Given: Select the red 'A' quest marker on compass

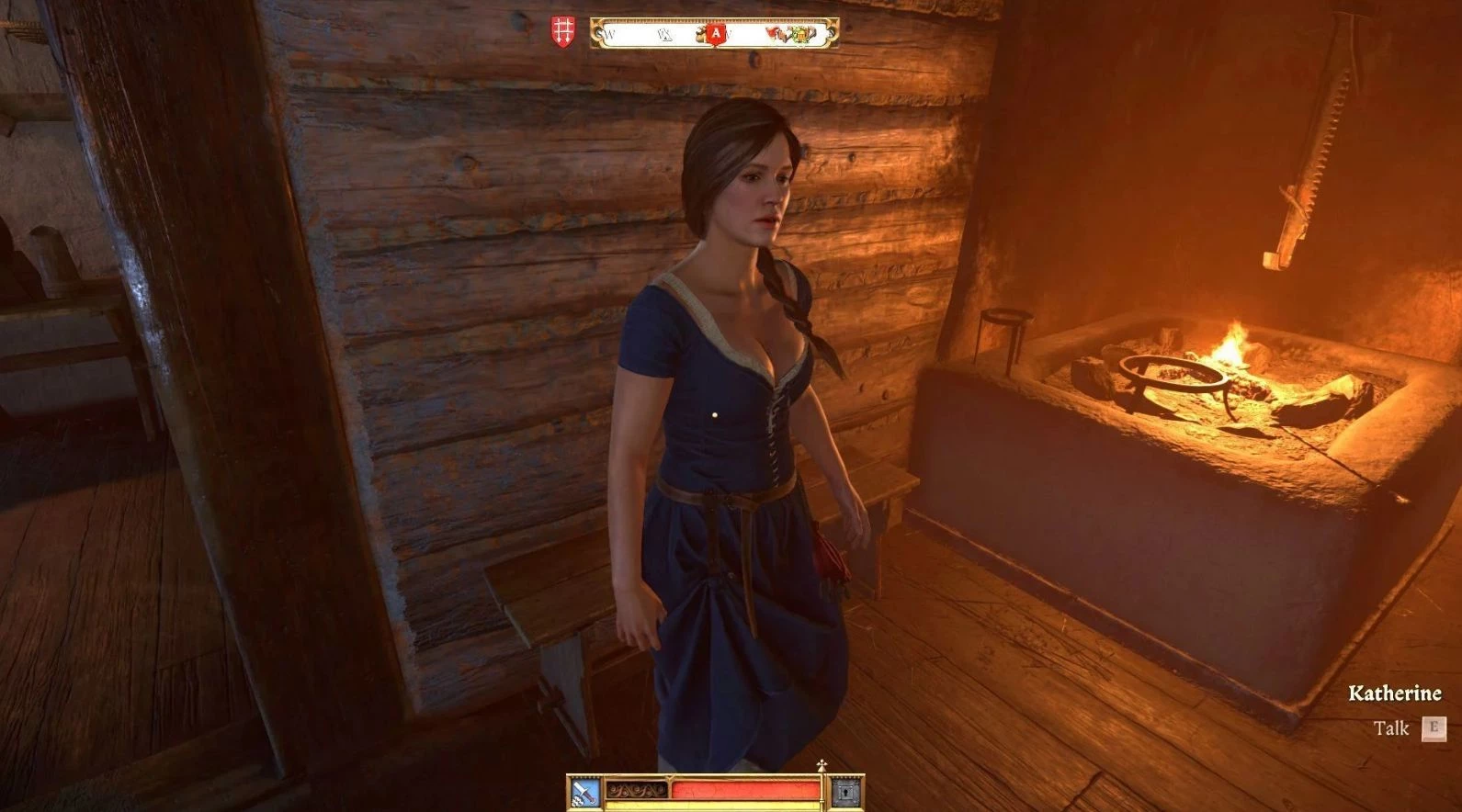Looking at the screenshot, I should pyautogui.click(x=715, y=34).
